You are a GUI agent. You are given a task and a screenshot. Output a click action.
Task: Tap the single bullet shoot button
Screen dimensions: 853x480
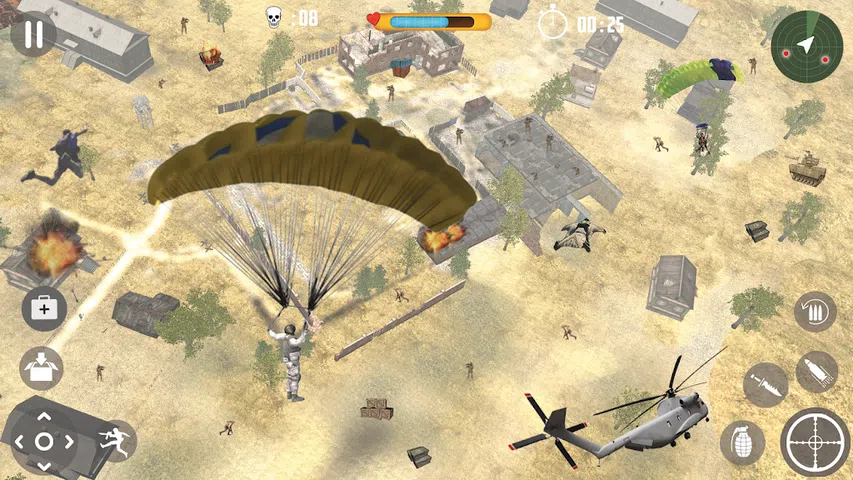coord(817,371)
